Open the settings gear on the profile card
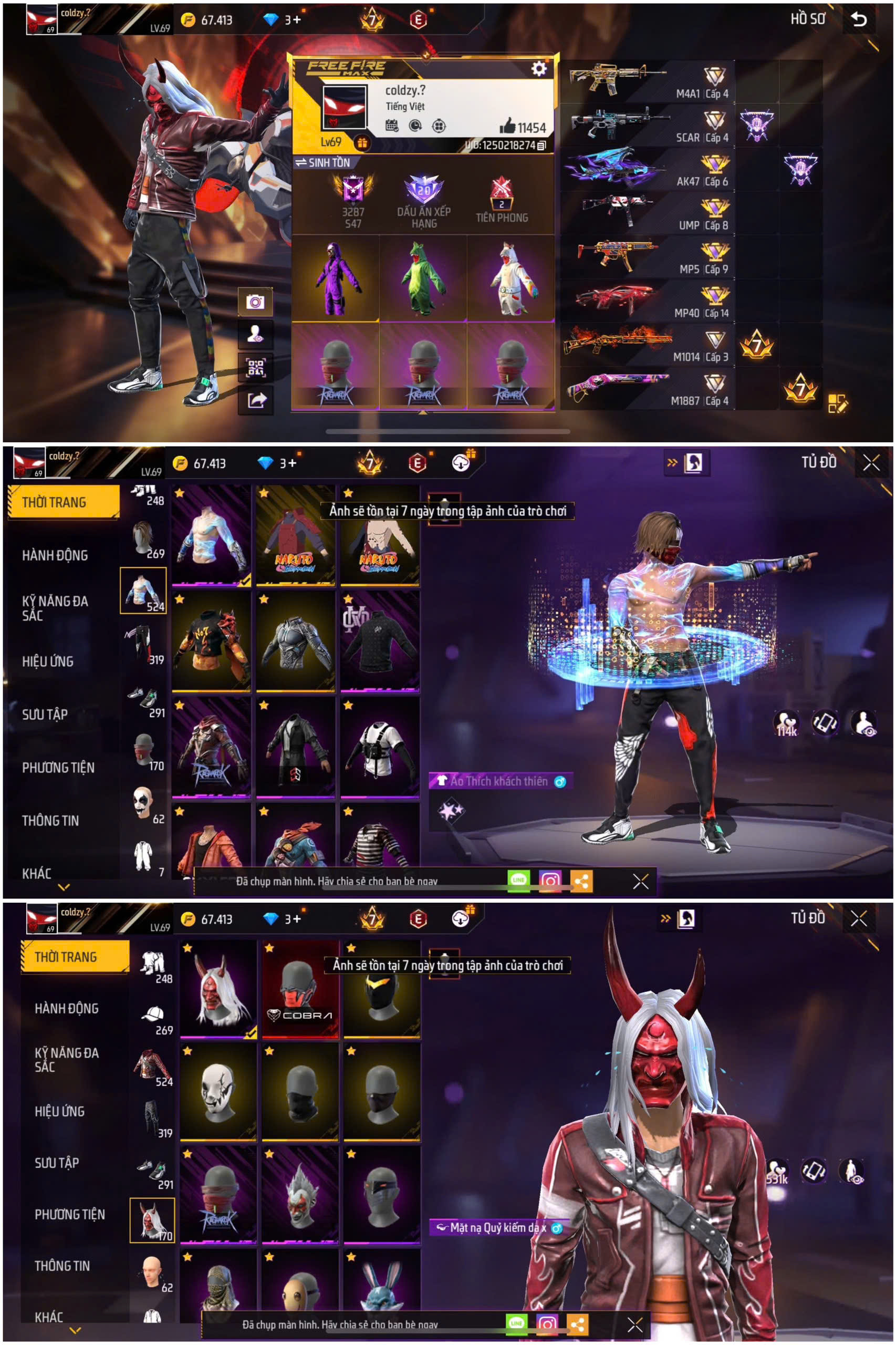The height and width of the screenshot is (1345, 896). (x=539, y=68)
